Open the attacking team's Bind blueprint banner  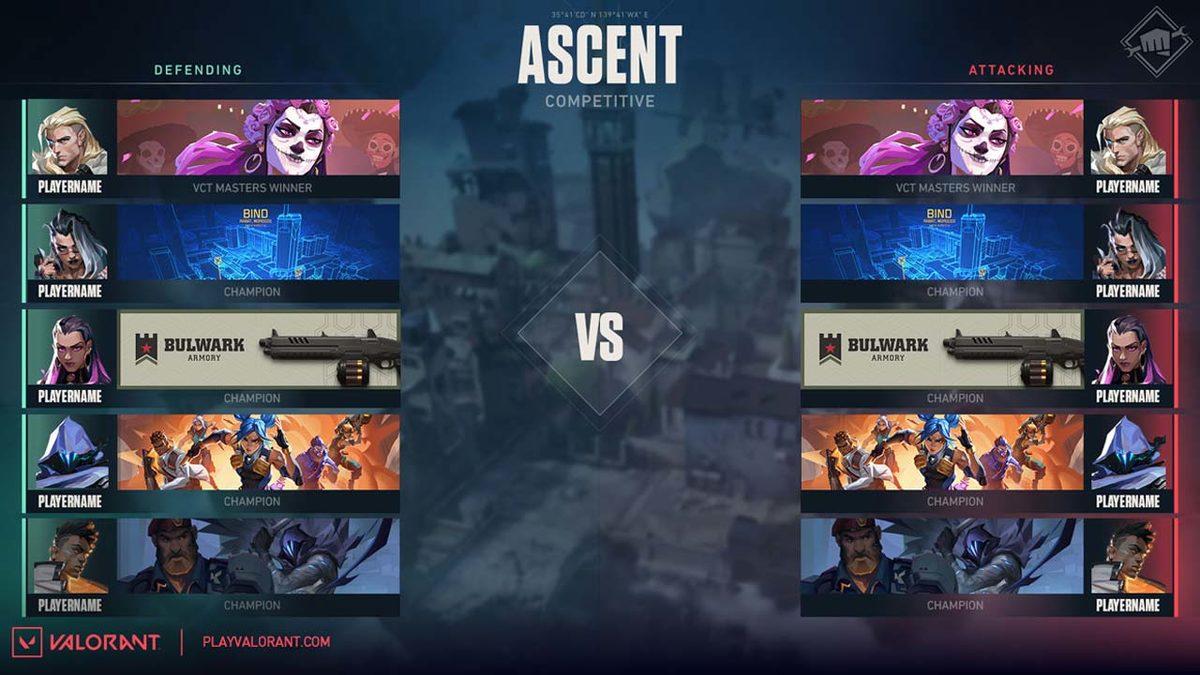tap(942, 242)
